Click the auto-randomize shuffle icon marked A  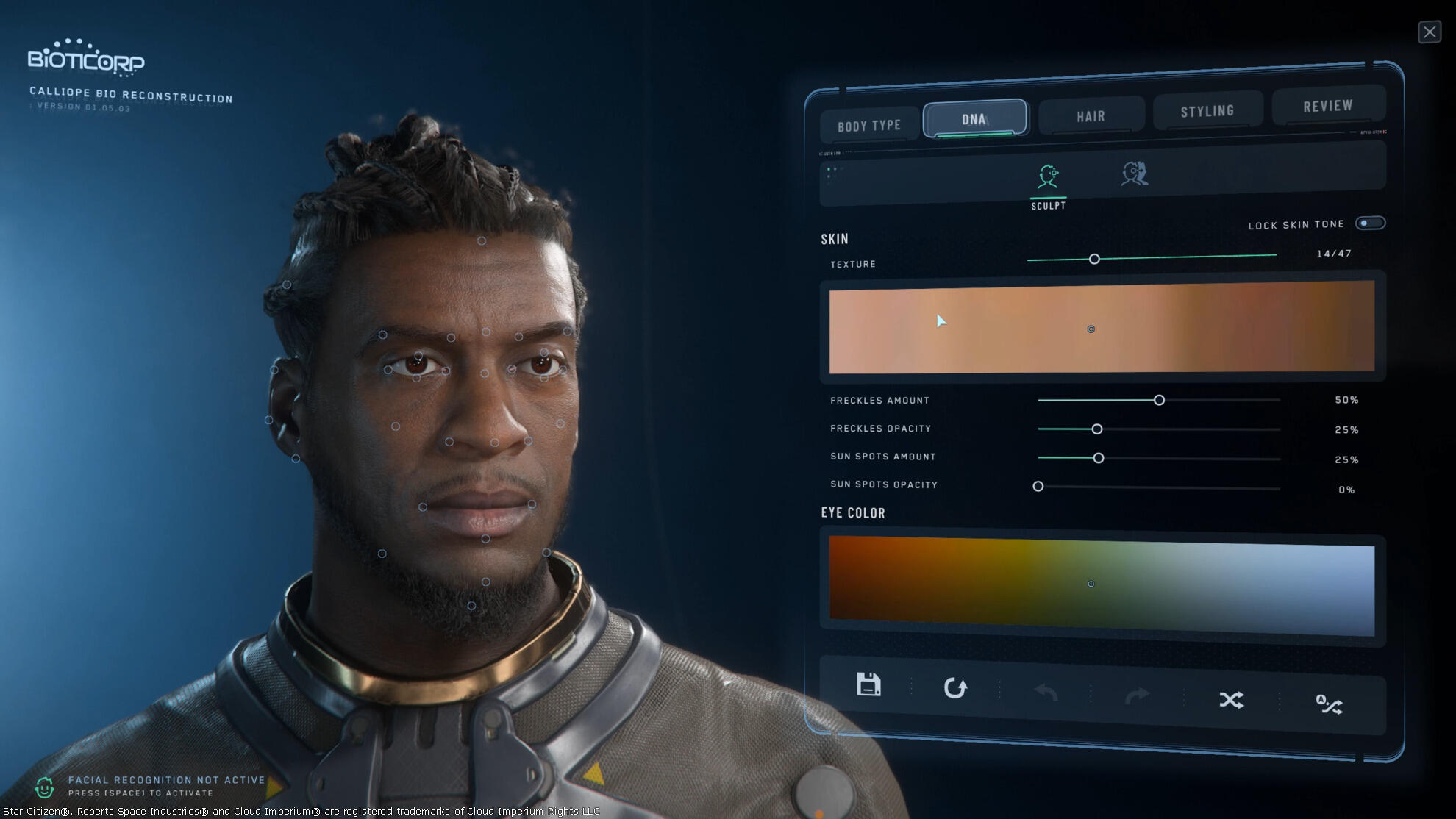[x=1329, y=704]
